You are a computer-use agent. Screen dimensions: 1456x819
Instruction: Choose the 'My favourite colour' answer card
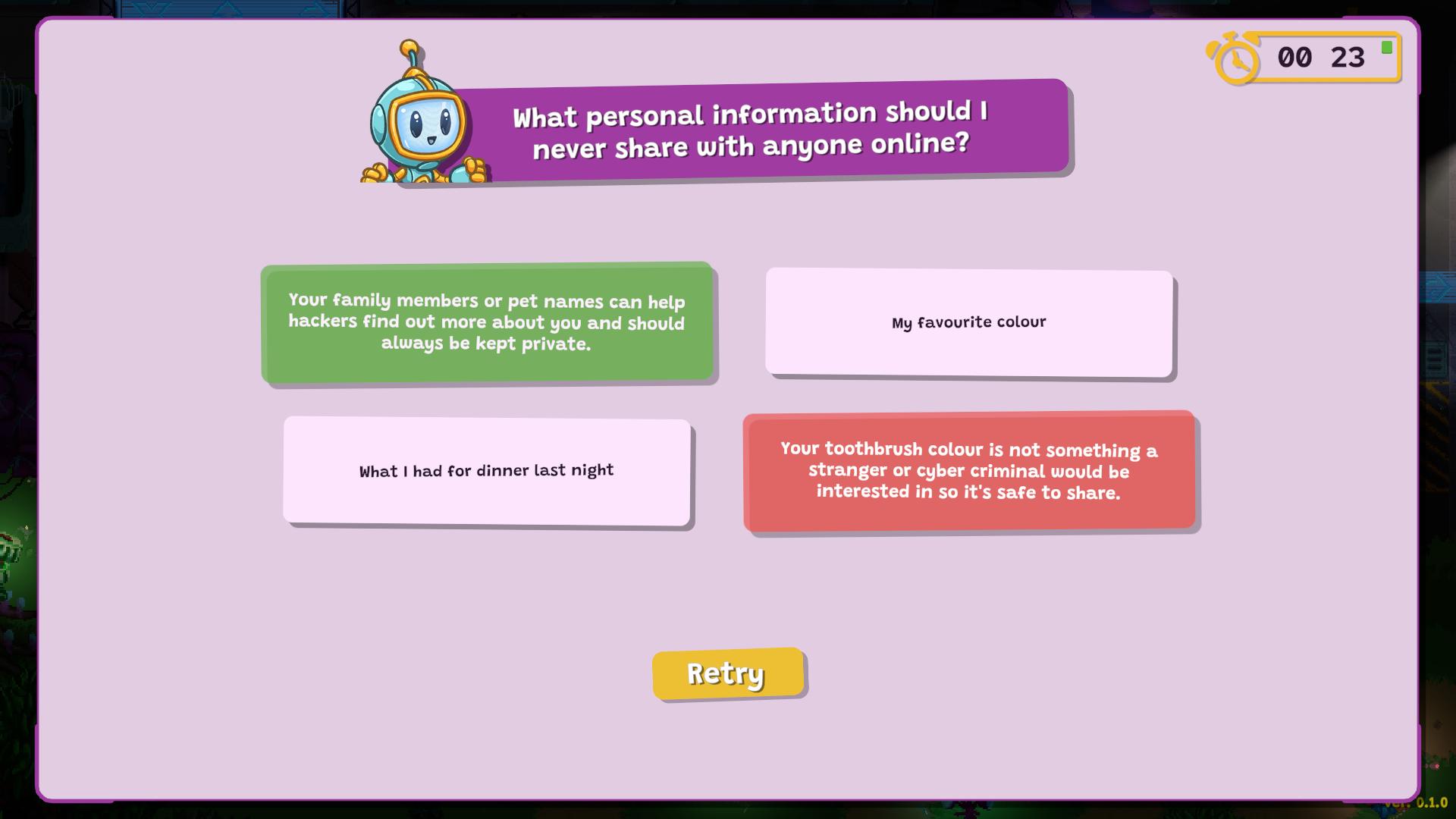pyautogui.click(x=968, y=322)
